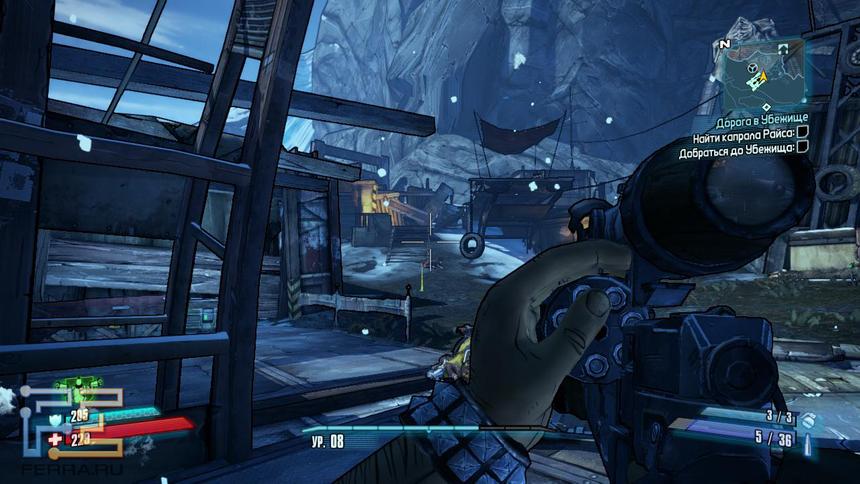Screen dimensions: 860x484
Task: Tick the "Добраться до Убежища" objective checkbox
Action: pyautogui.click(x=802, y=147)
